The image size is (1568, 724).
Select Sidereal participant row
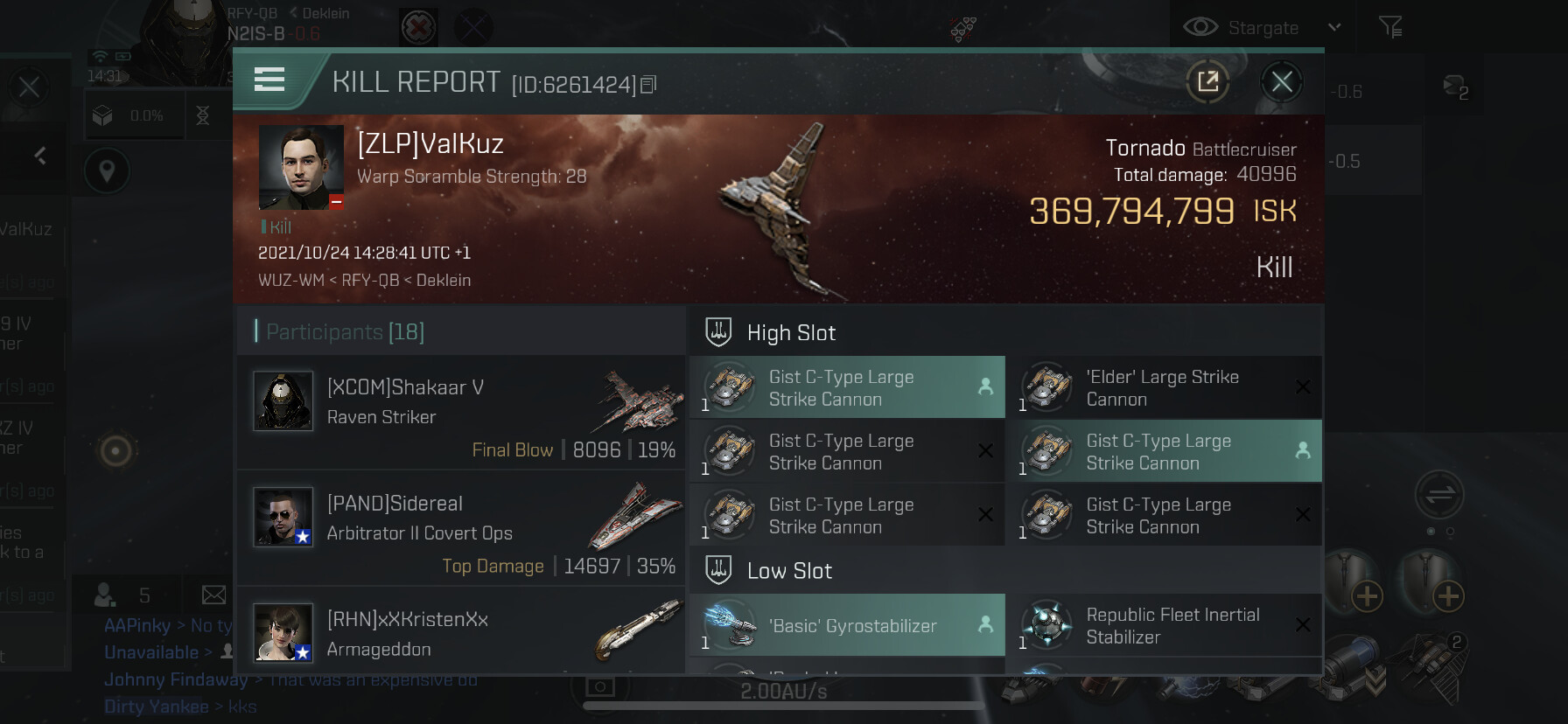tap(461, 528)
